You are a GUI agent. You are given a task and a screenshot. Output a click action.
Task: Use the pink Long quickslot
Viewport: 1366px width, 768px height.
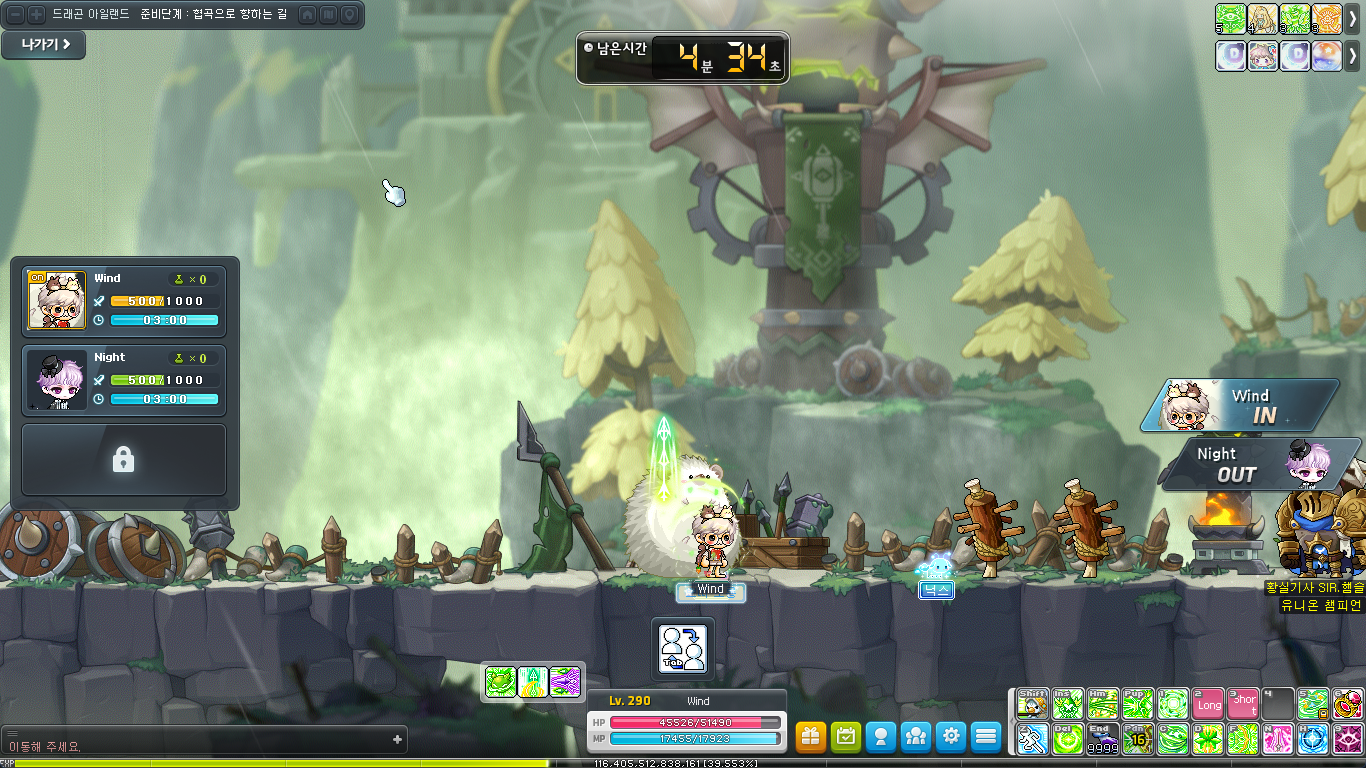pyautogui.click(x=1208, y=704)
